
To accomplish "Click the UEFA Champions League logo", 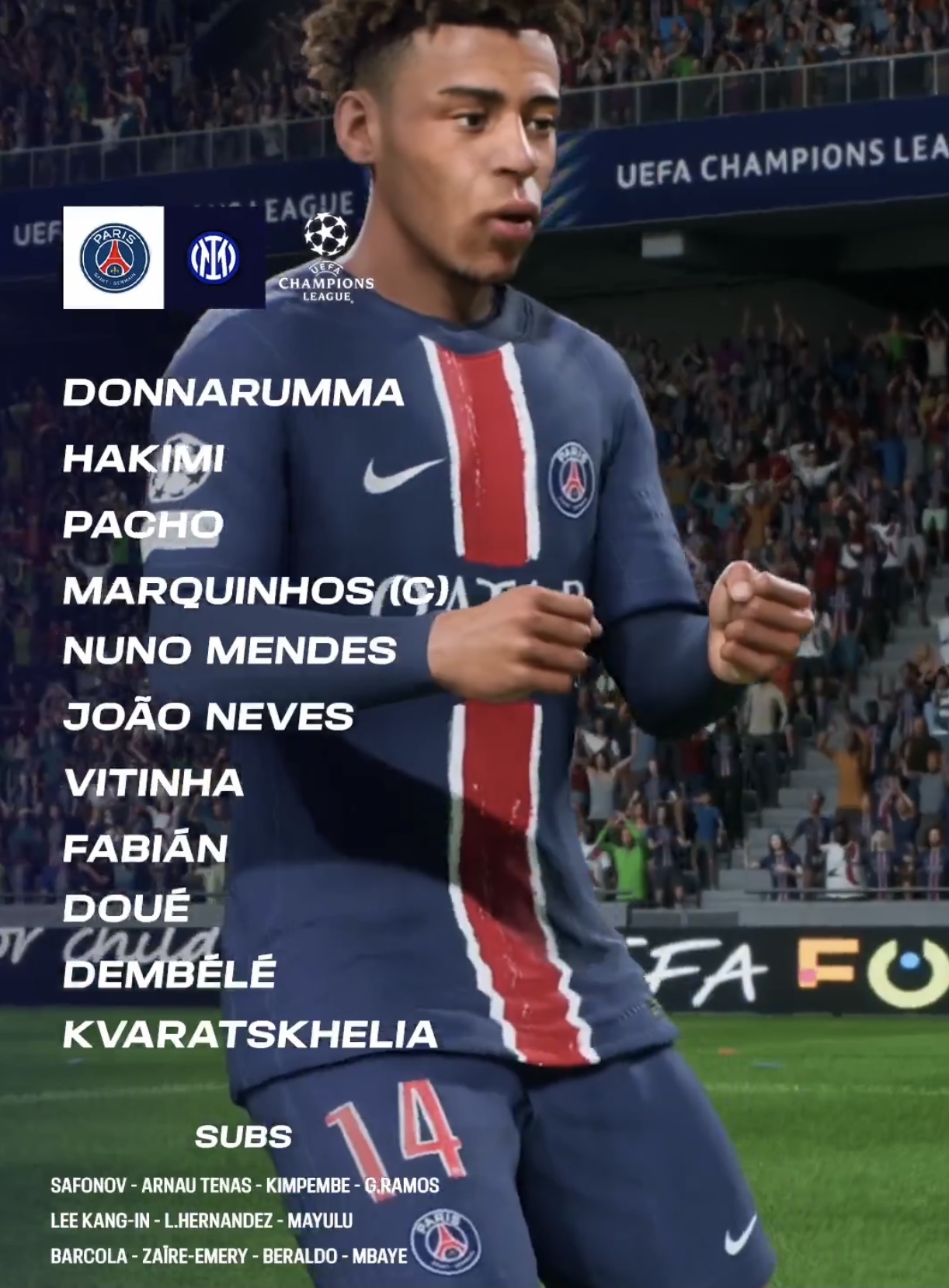I will pos(326,258).
